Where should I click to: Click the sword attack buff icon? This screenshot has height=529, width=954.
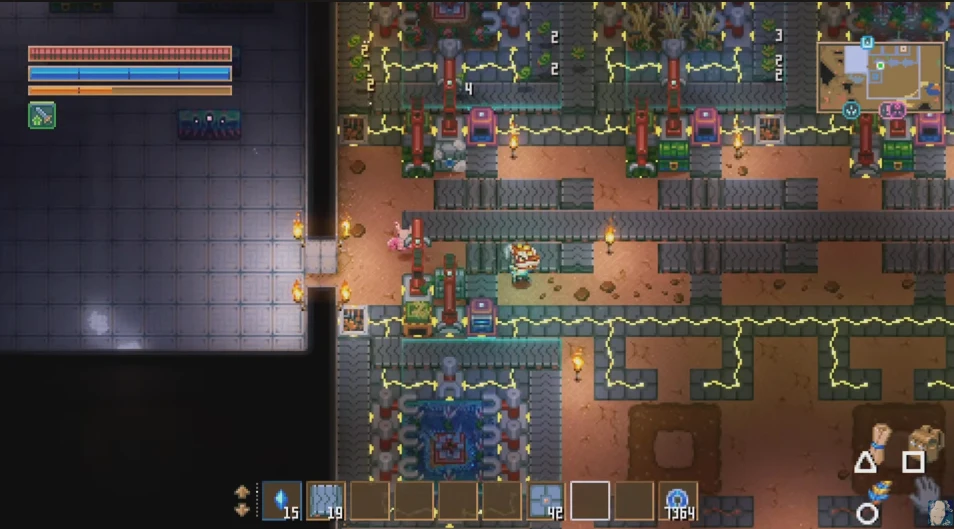(42, 116)
